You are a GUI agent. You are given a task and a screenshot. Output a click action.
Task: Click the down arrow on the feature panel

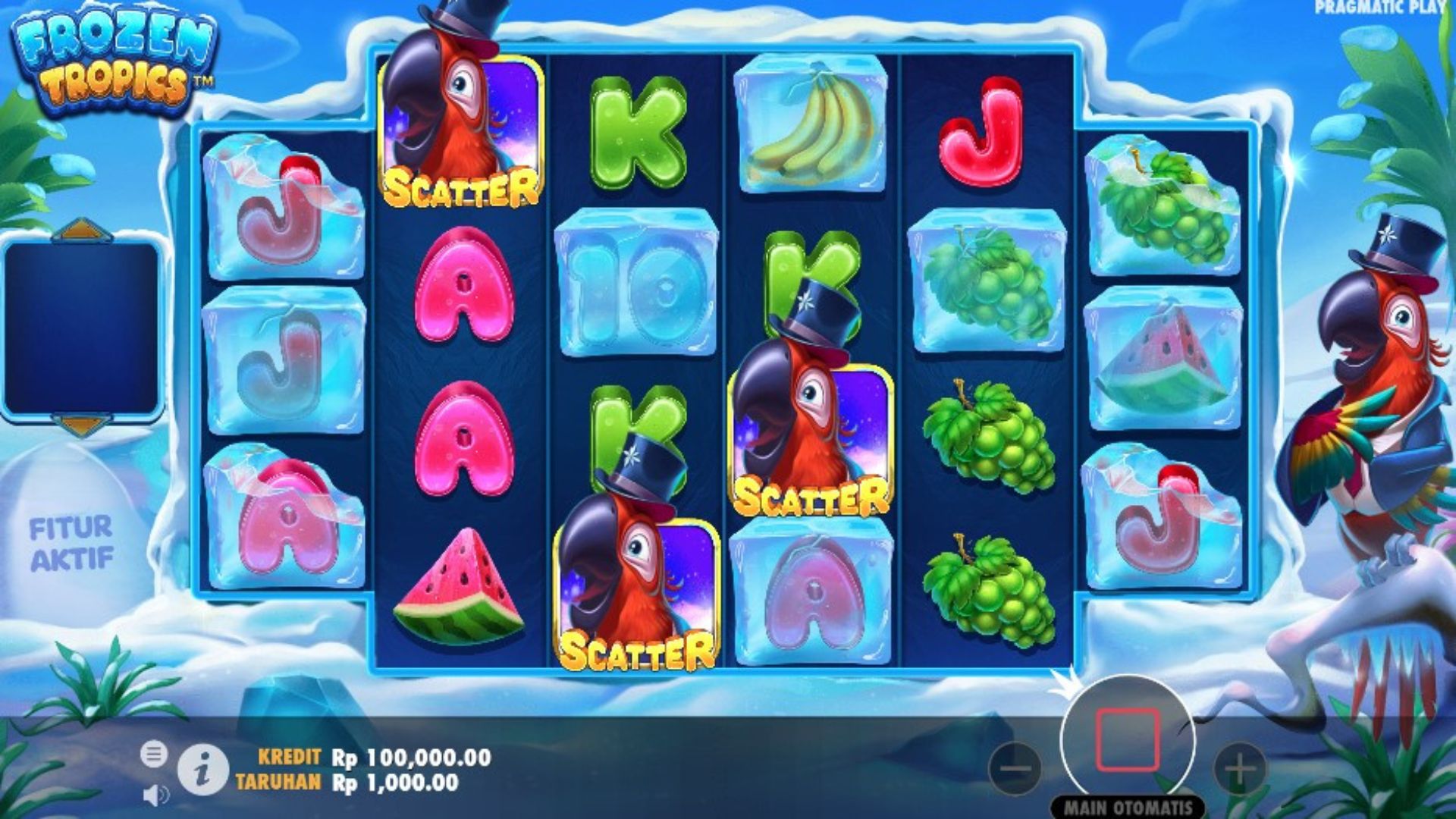[x=82, y=425]
